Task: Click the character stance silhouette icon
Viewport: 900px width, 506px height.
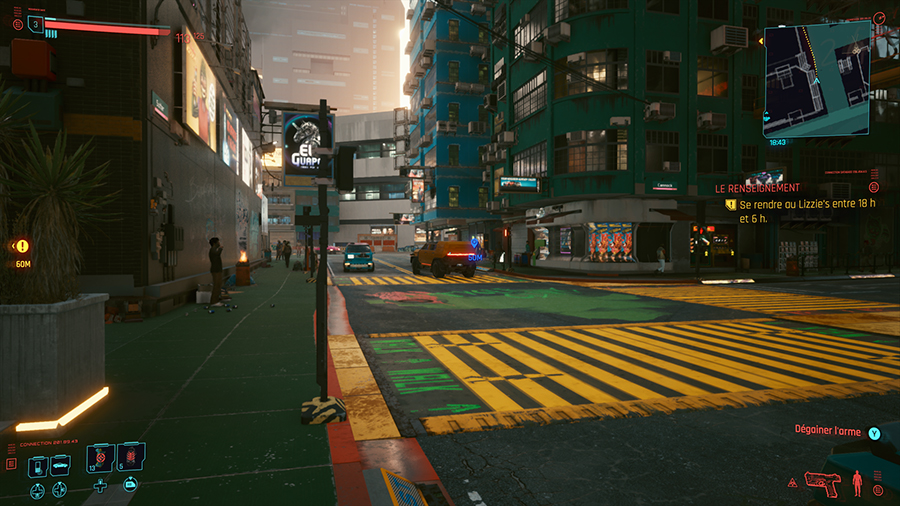Action: point(857,482)
